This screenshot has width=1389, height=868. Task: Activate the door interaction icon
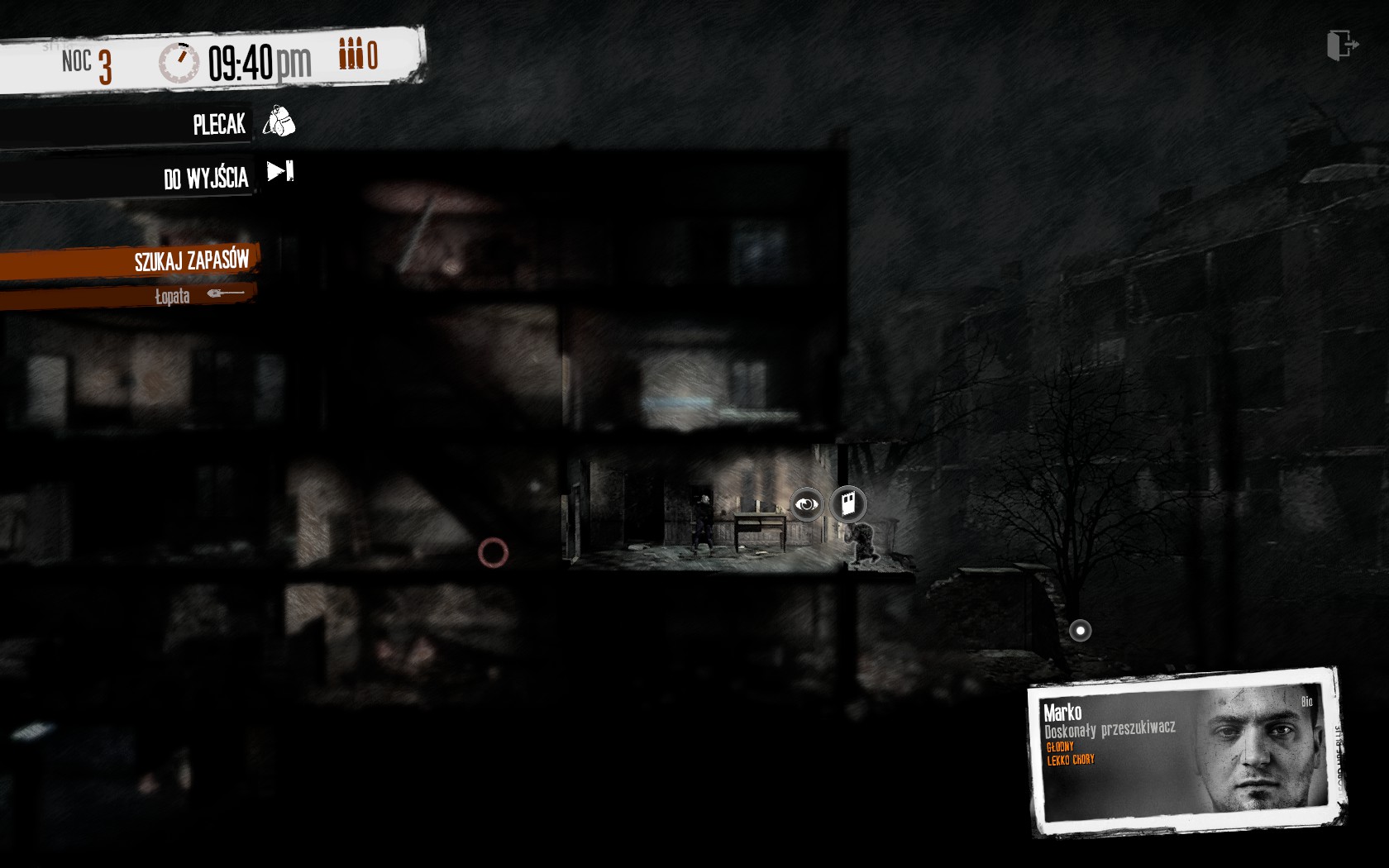click(x=847, y=503)
